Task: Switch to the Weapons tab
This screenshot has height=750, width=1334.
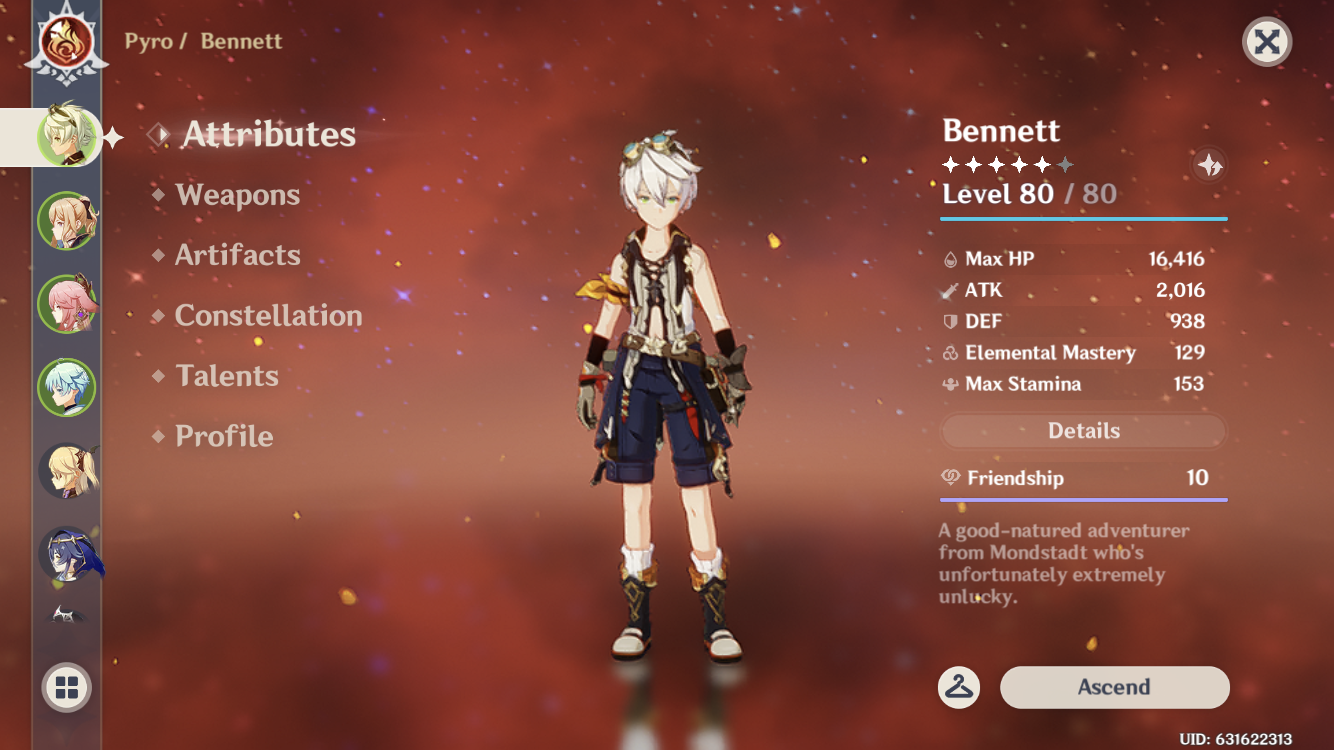Action: pos(238,195)
